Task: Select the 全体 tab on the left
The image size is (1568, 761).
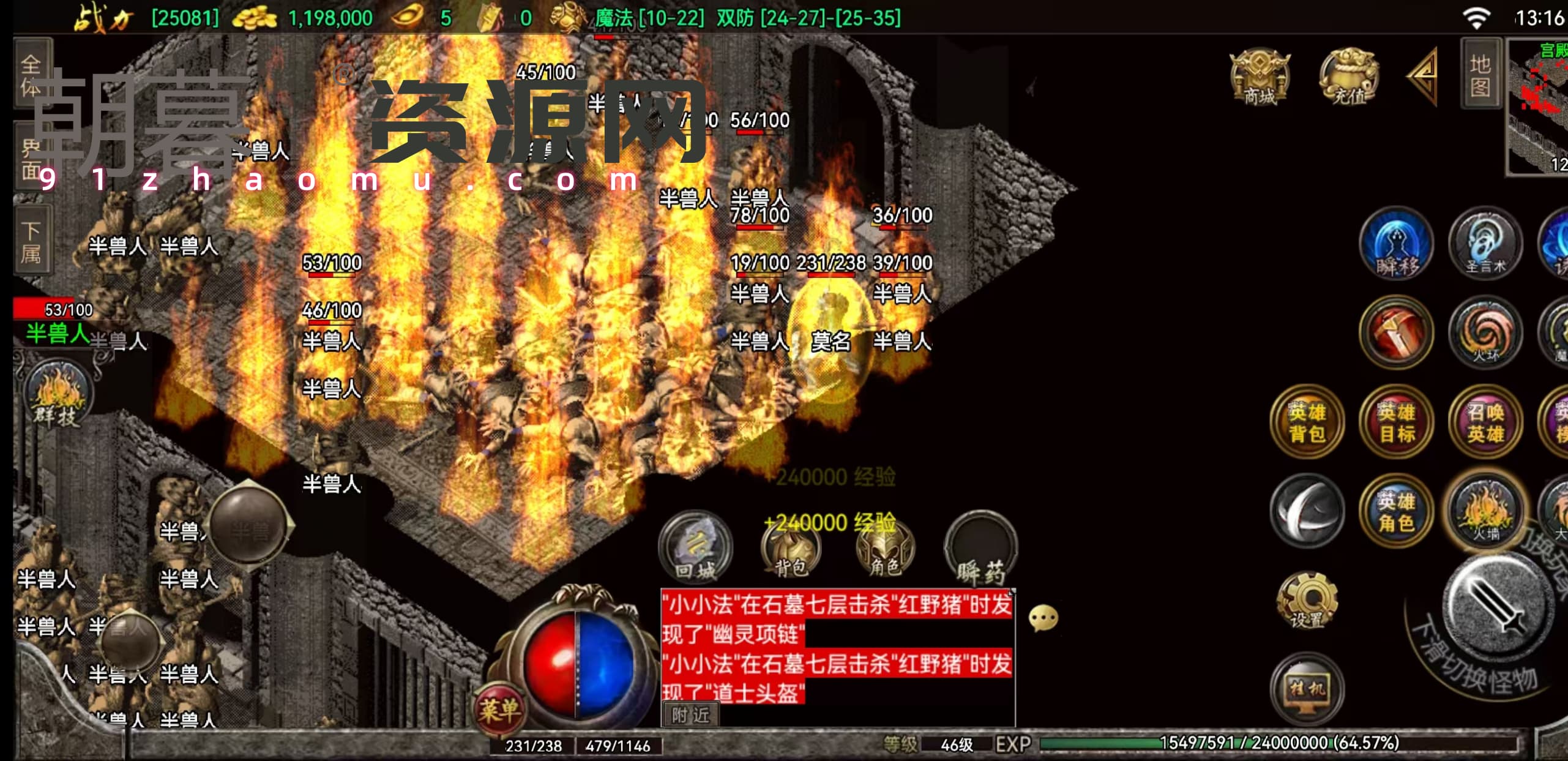Action: 32,73
